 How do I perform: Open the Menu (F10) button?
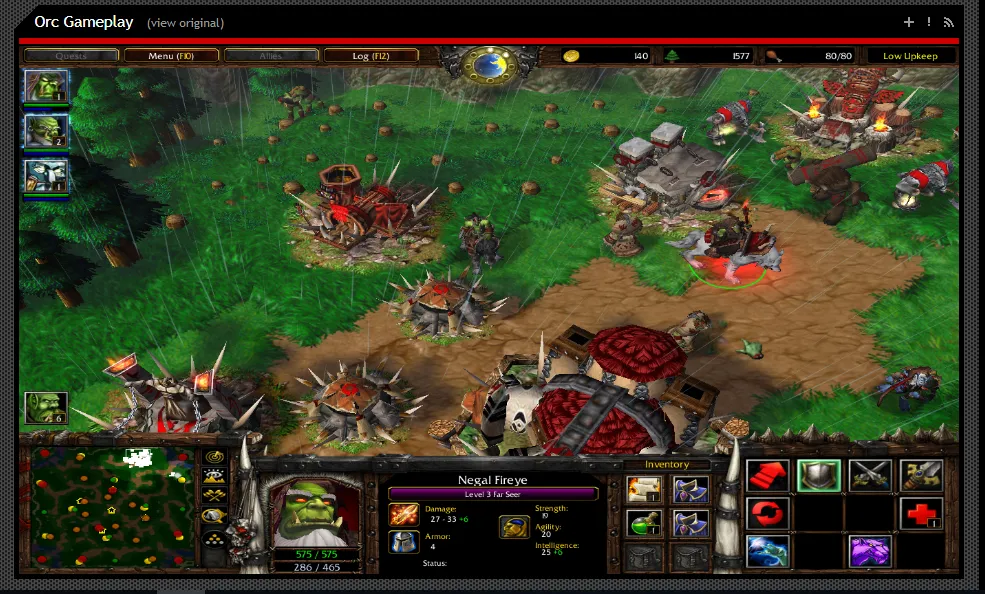pos(170,56)
